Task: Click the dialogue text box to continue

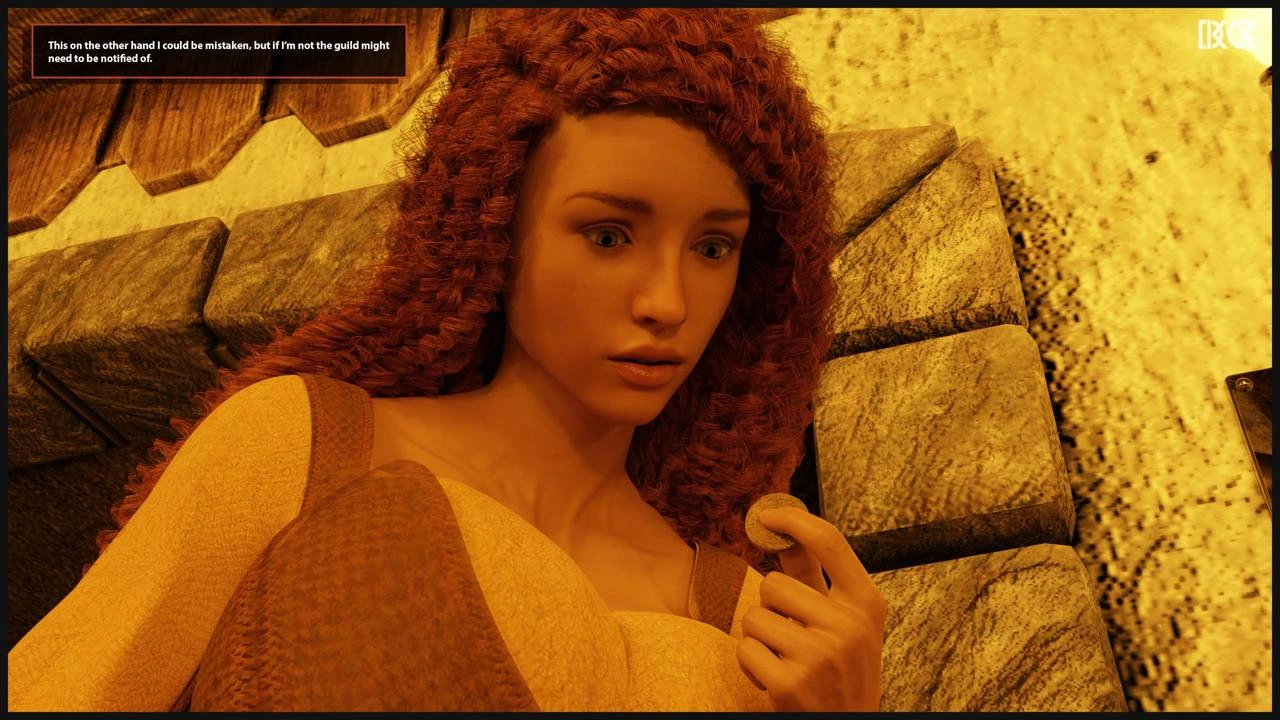Action: coord(219,52)
